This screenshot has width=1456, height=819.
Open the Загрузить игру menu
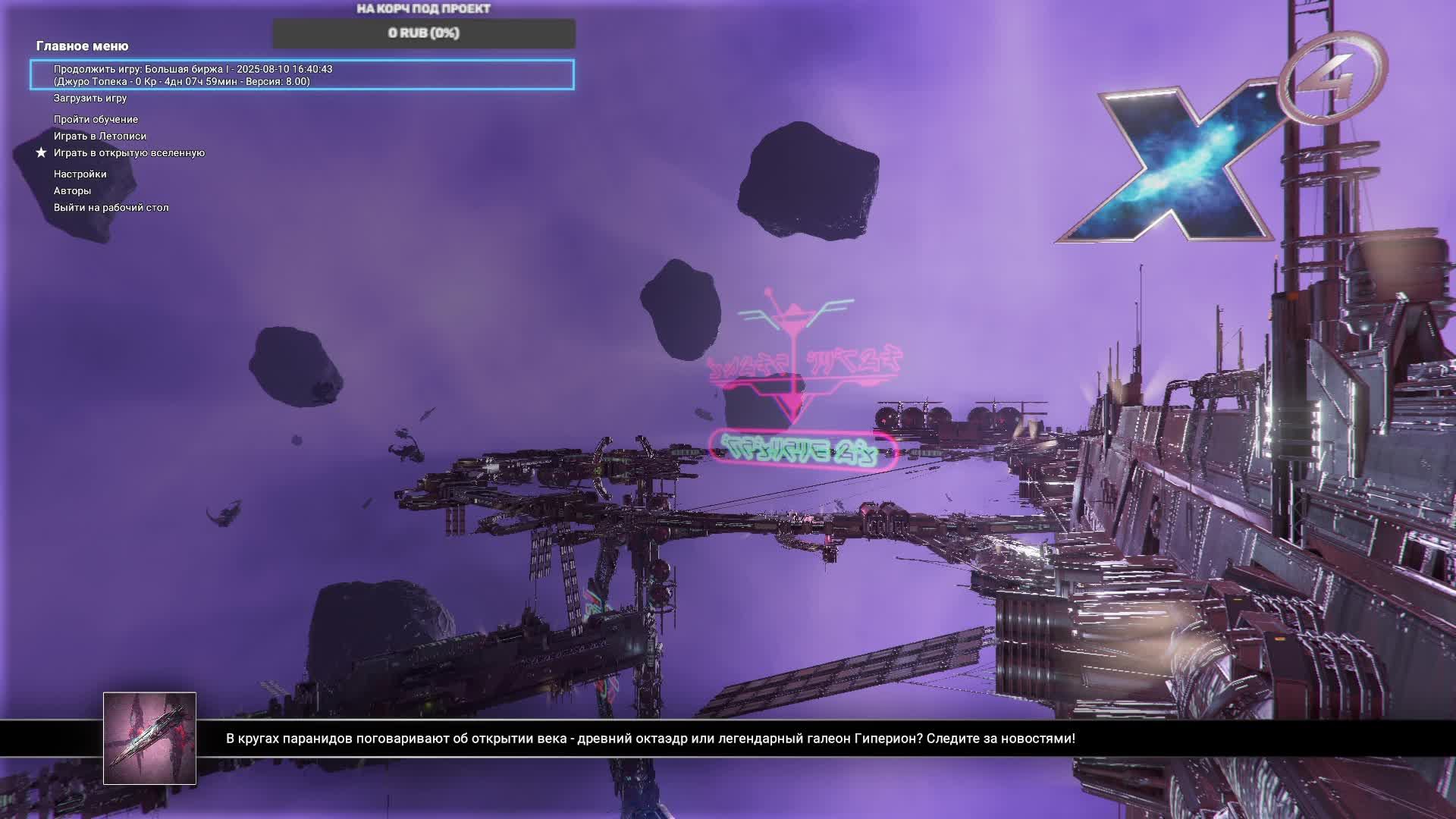point(90,99)
